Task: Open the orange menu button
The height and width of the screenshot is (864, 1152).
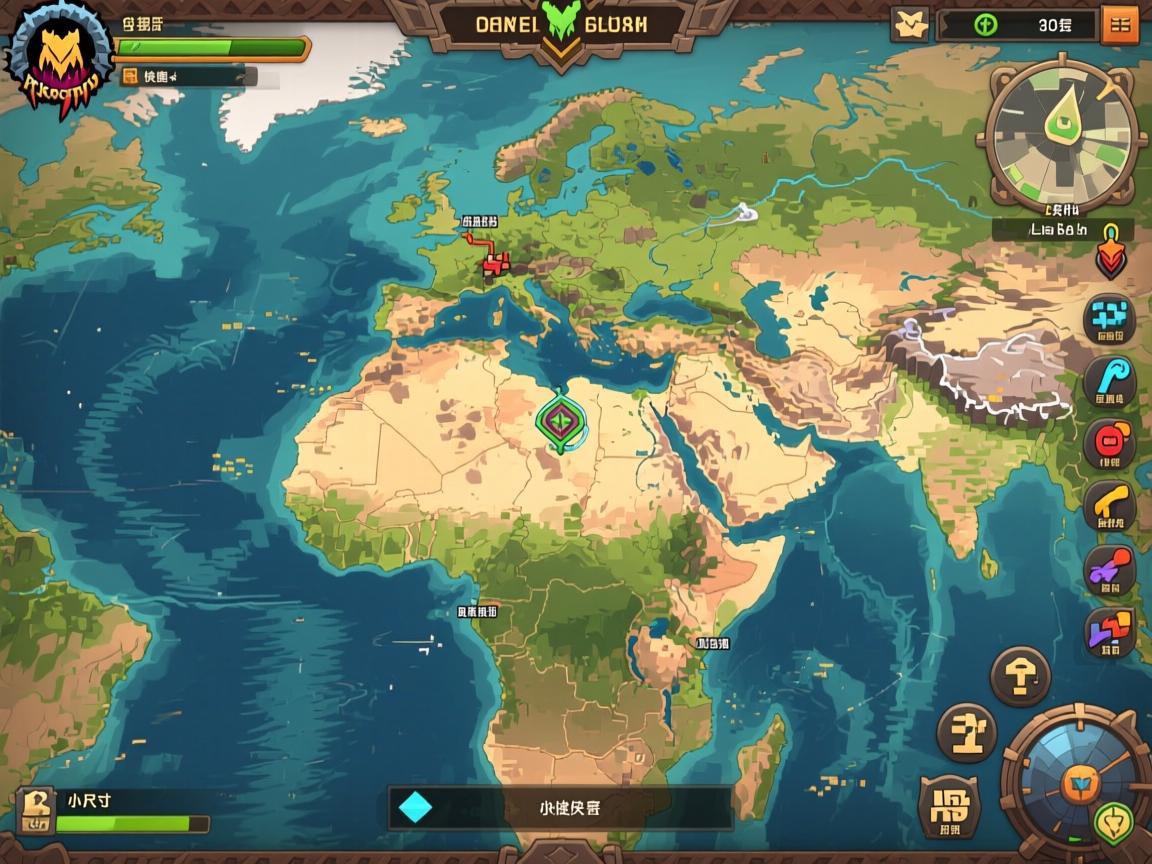Action: tap(1119, 25)
